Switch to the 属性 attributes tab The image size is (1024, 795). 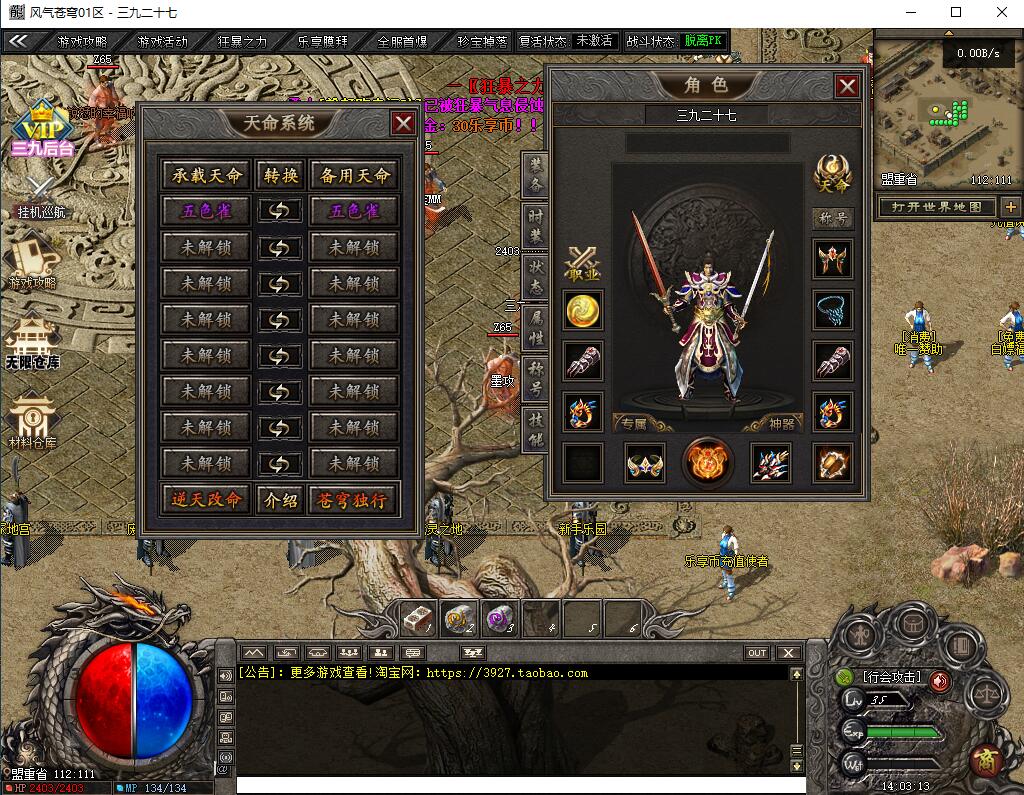coord(536,327)
